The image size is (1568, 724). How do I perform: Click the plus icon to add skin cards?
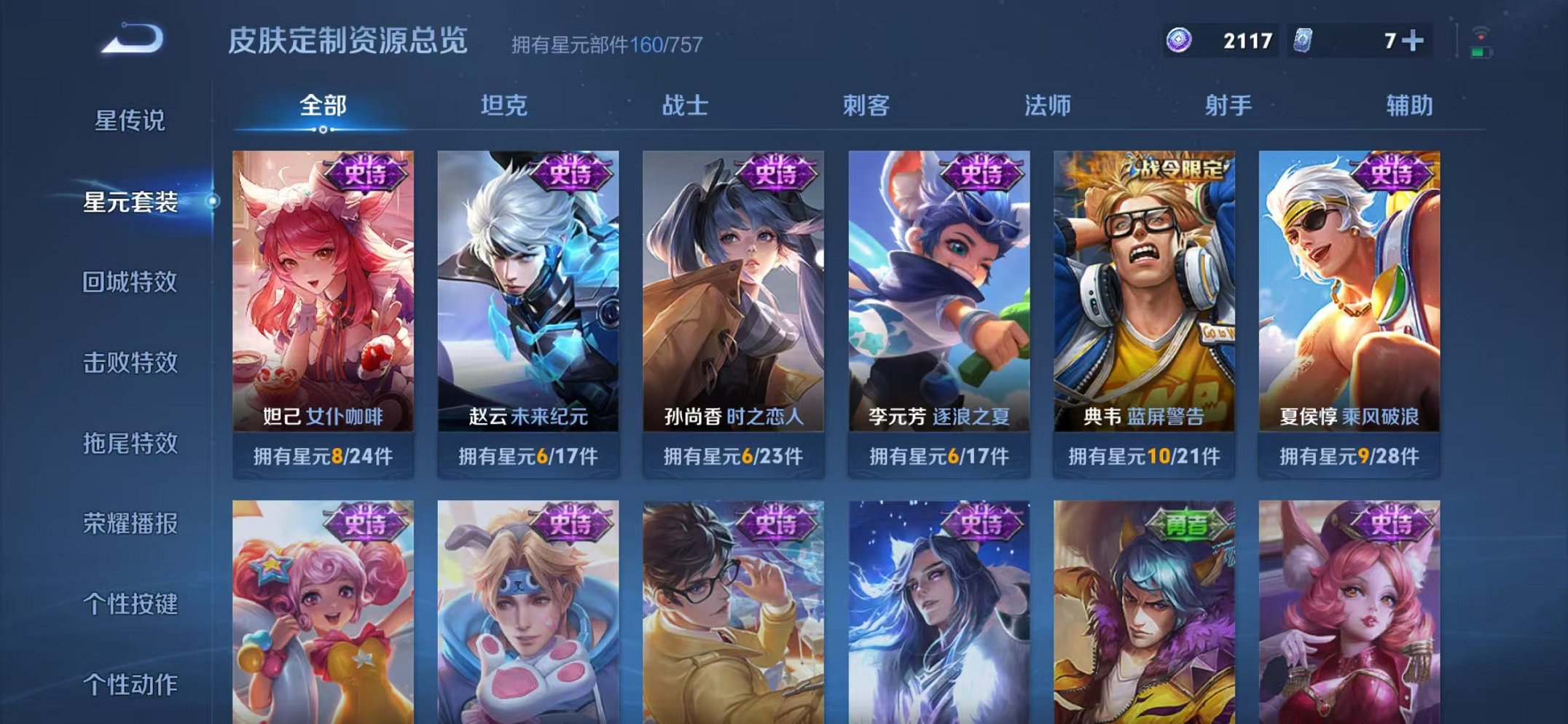[1411, 41]
